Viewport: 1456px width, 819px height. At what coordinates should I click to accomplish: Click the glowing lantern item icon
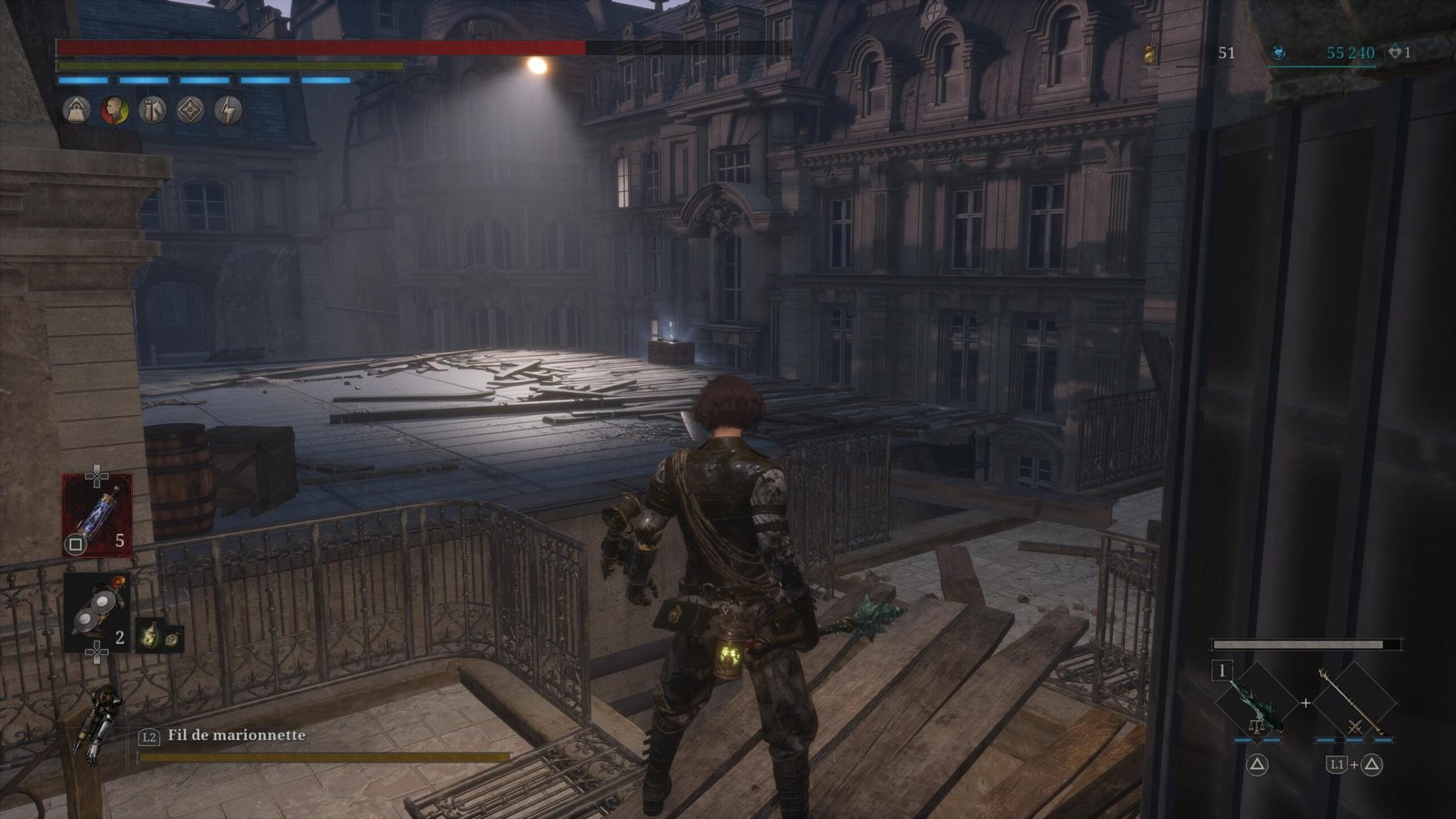(x=150, y=636)
